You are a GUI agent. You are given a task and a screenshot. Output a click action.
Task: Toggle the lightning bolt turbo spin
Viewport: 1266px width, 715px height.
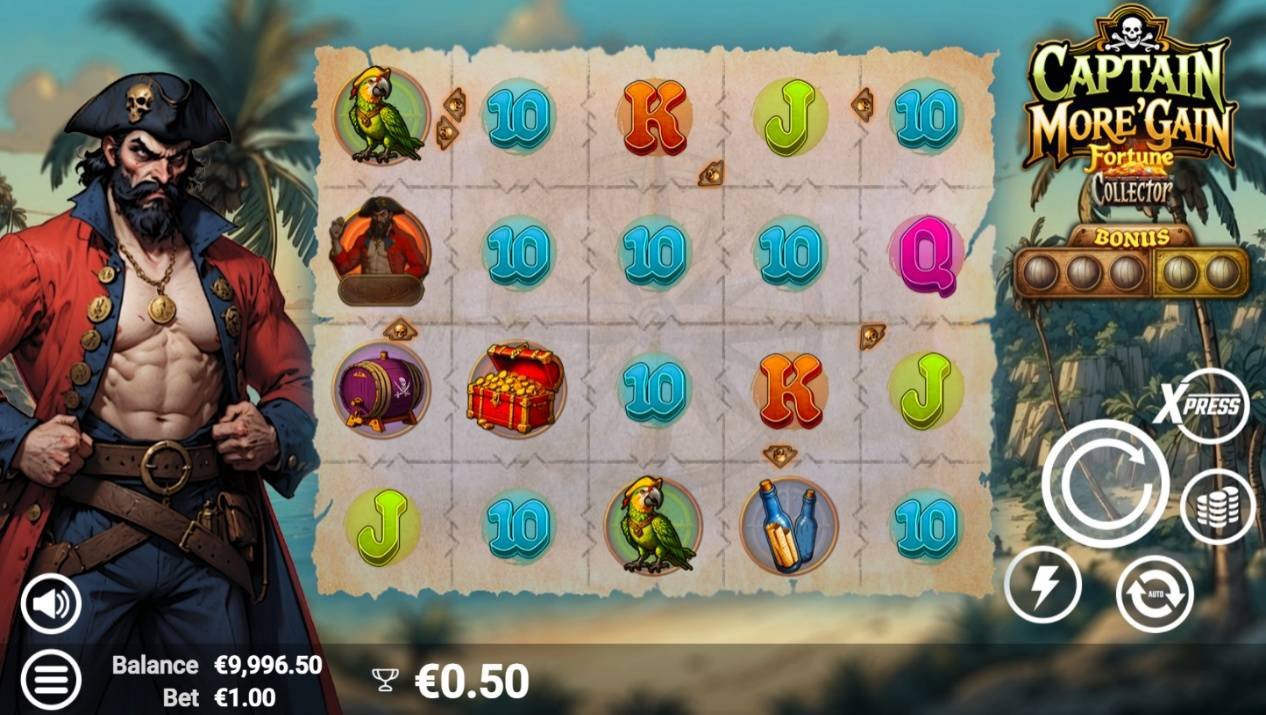tap(1043, 586)
